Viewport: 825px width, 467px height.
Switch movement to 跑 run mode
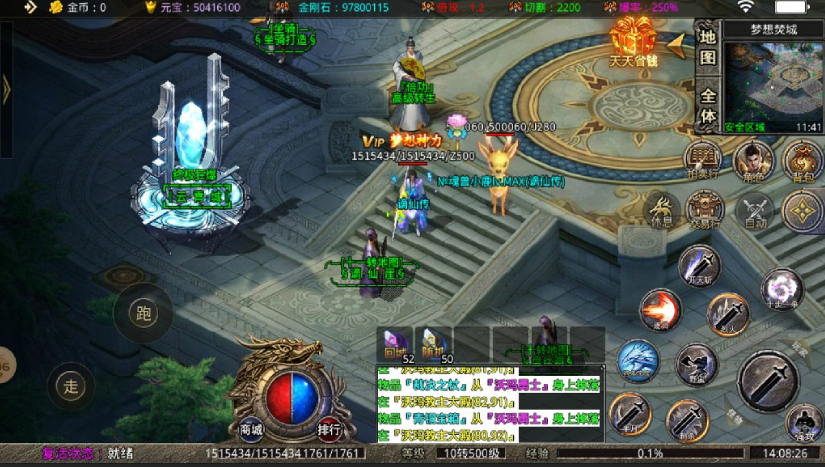click(143, 313)
